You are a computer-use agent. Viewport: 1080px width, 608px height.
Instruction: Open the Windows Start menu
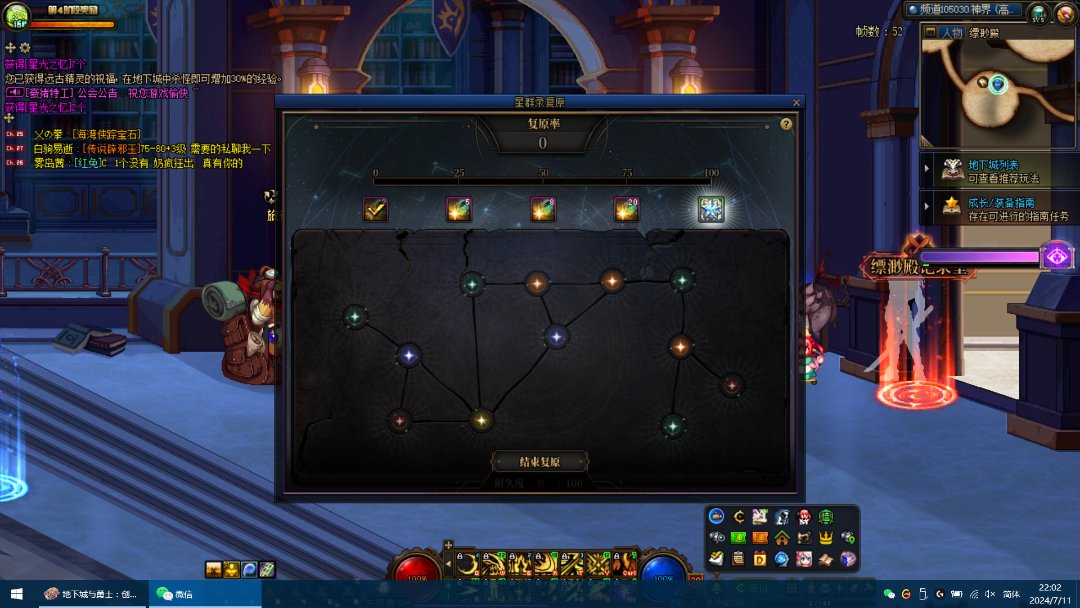tap(17, 594)
